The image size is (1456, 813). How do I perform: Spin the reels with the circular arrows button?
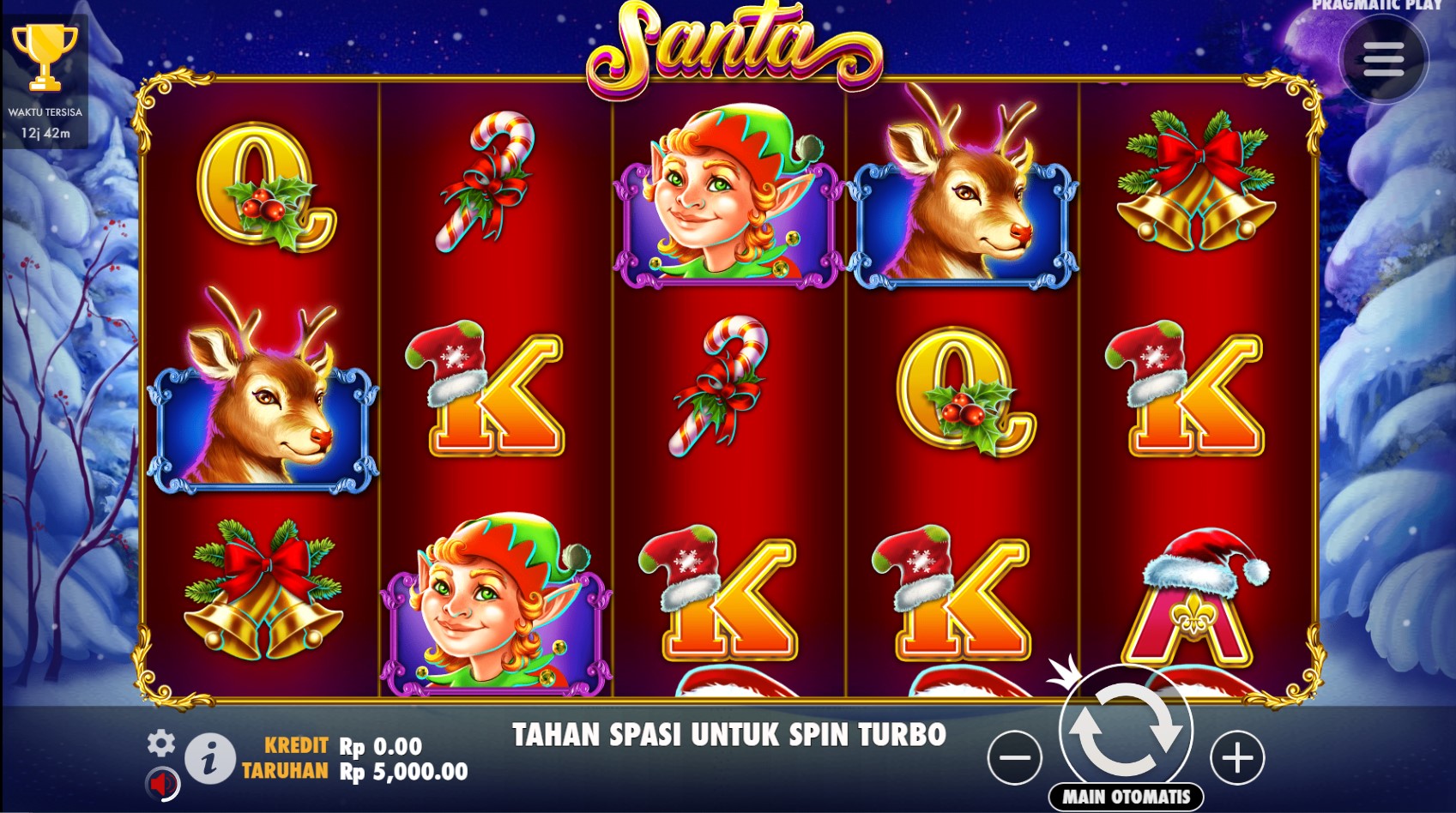(1126, 730)
